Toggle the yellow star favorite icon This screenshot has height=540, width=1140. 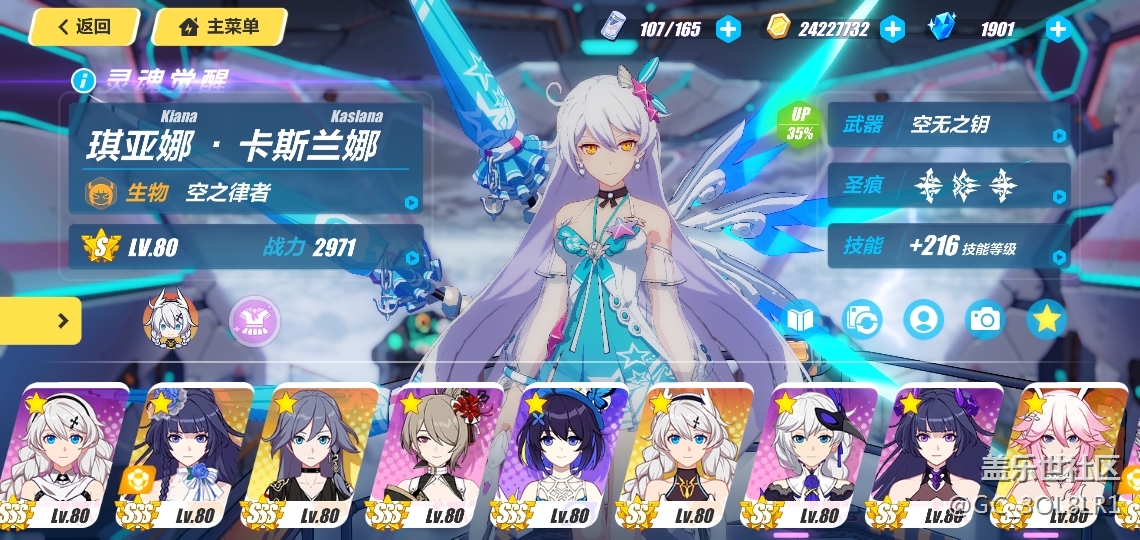[x=1046, y=320]
